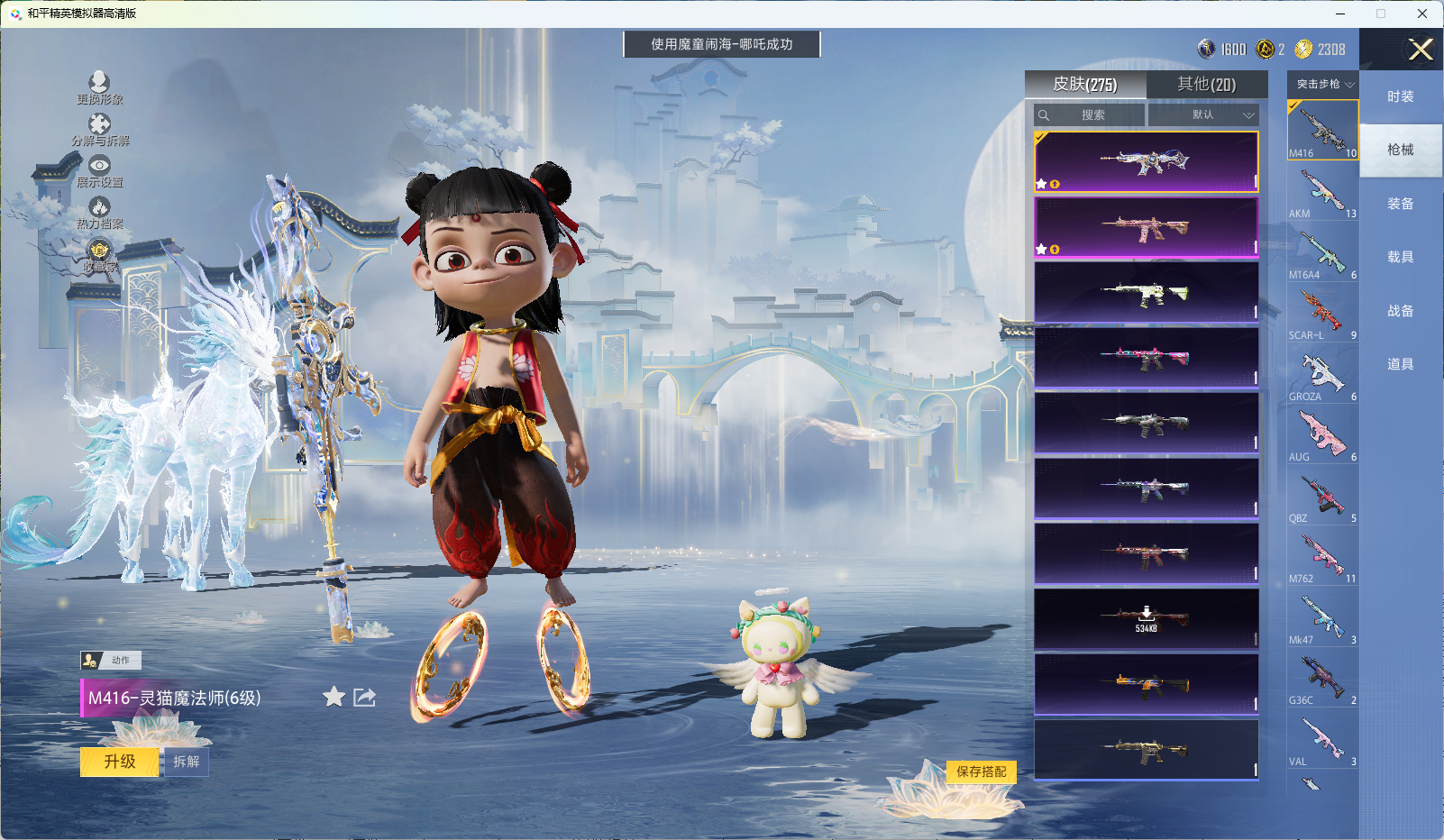This screenshot has height=840, width=1444.
Task: Open 展示设置 display settings
Action: [x=99, y=170]
